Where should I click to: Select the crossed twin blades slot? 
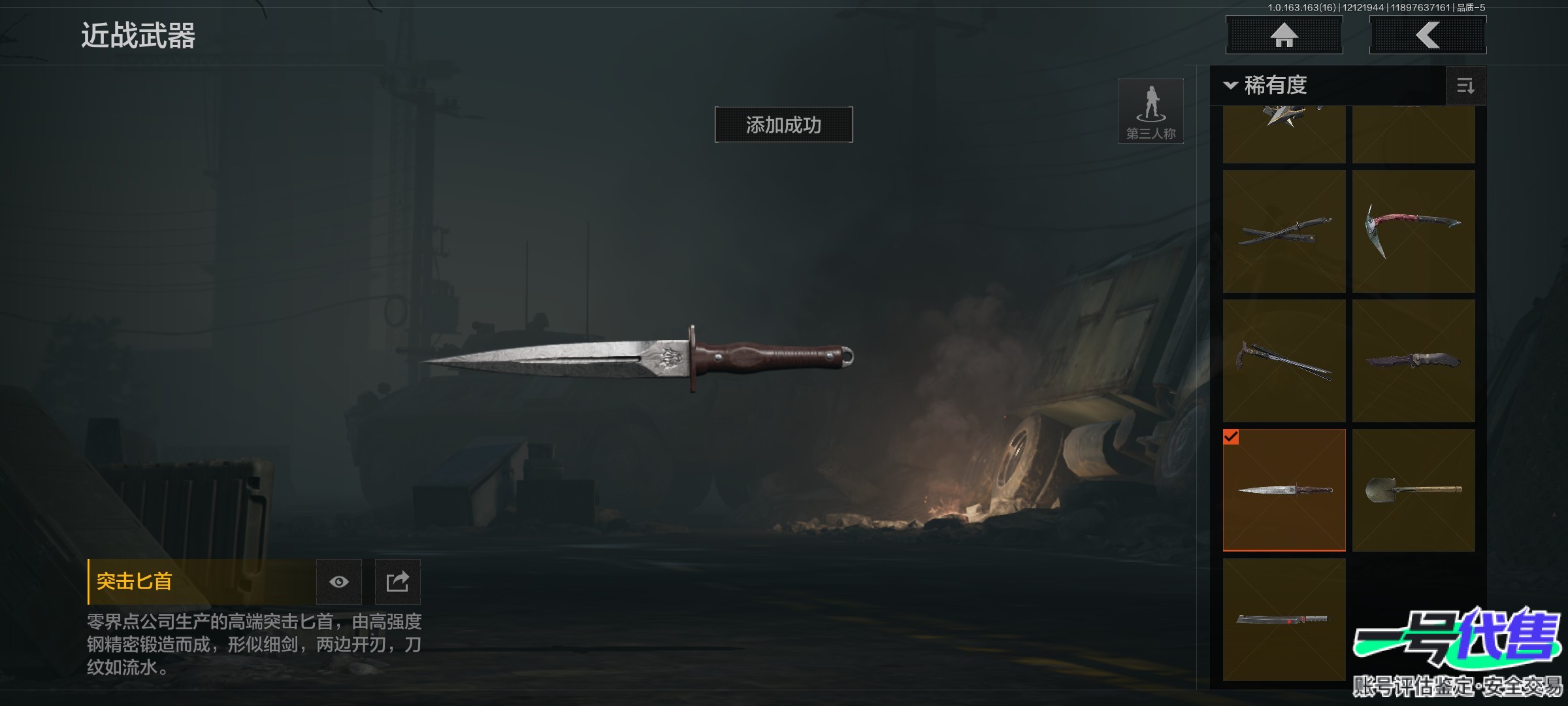1284,231
